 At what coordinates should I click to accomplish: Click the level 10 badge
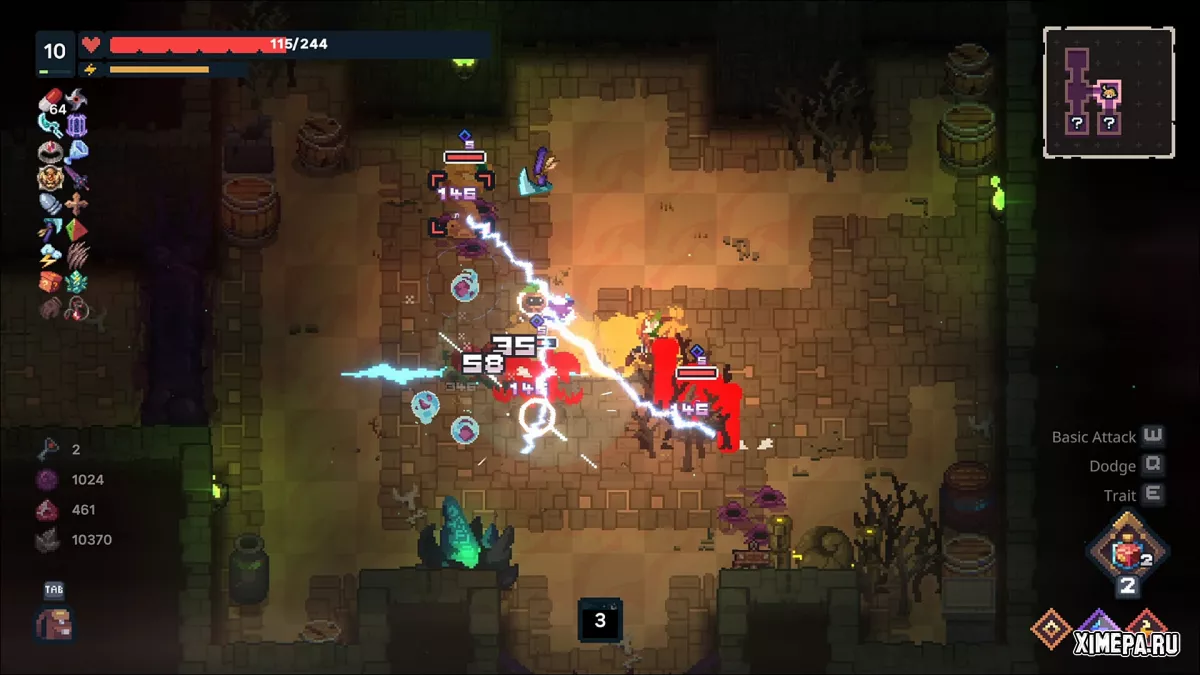55,51
